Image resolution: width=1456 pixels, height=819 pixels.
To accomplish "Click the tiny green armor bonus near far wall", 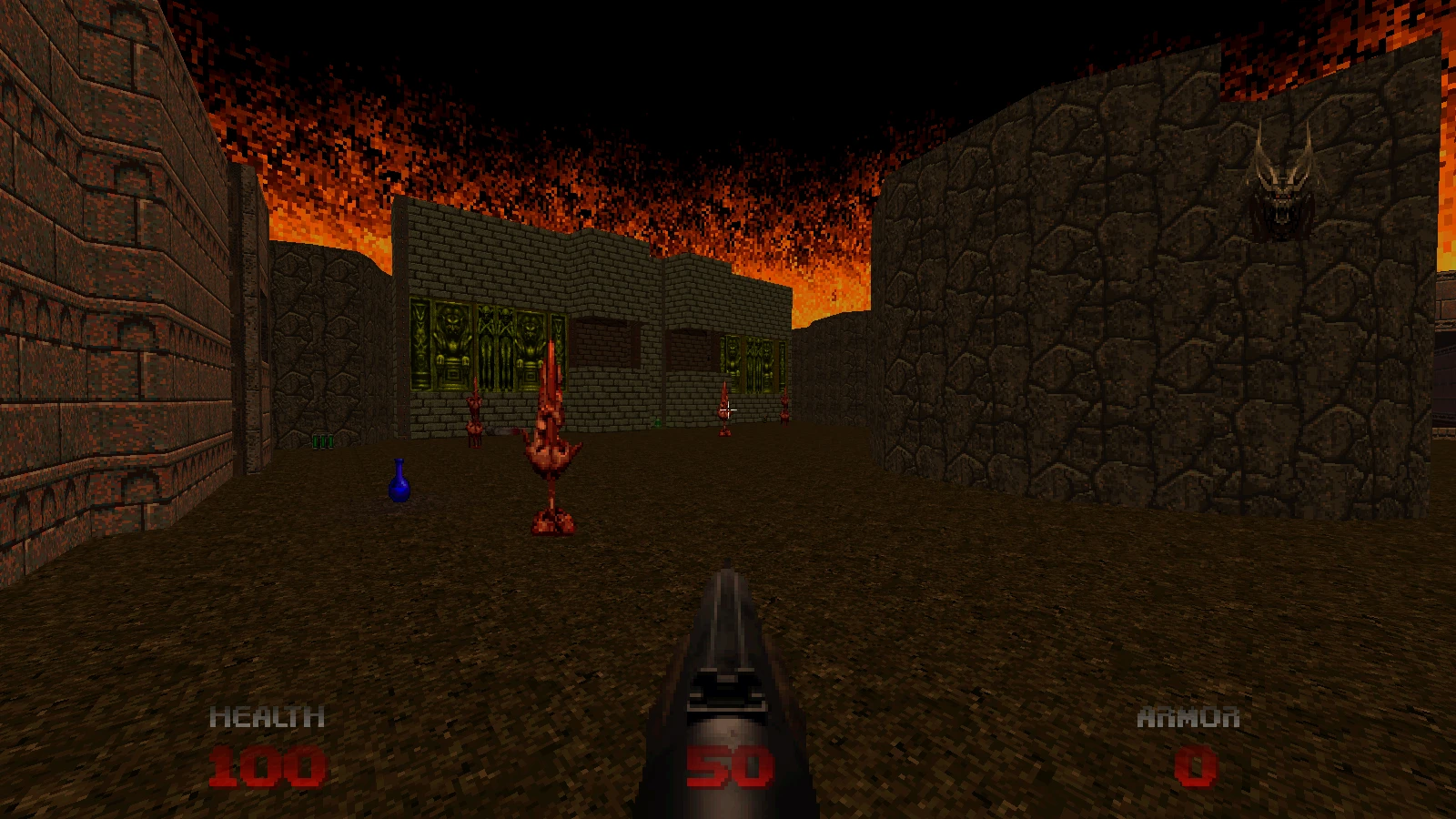I will [x=658, y=421].
